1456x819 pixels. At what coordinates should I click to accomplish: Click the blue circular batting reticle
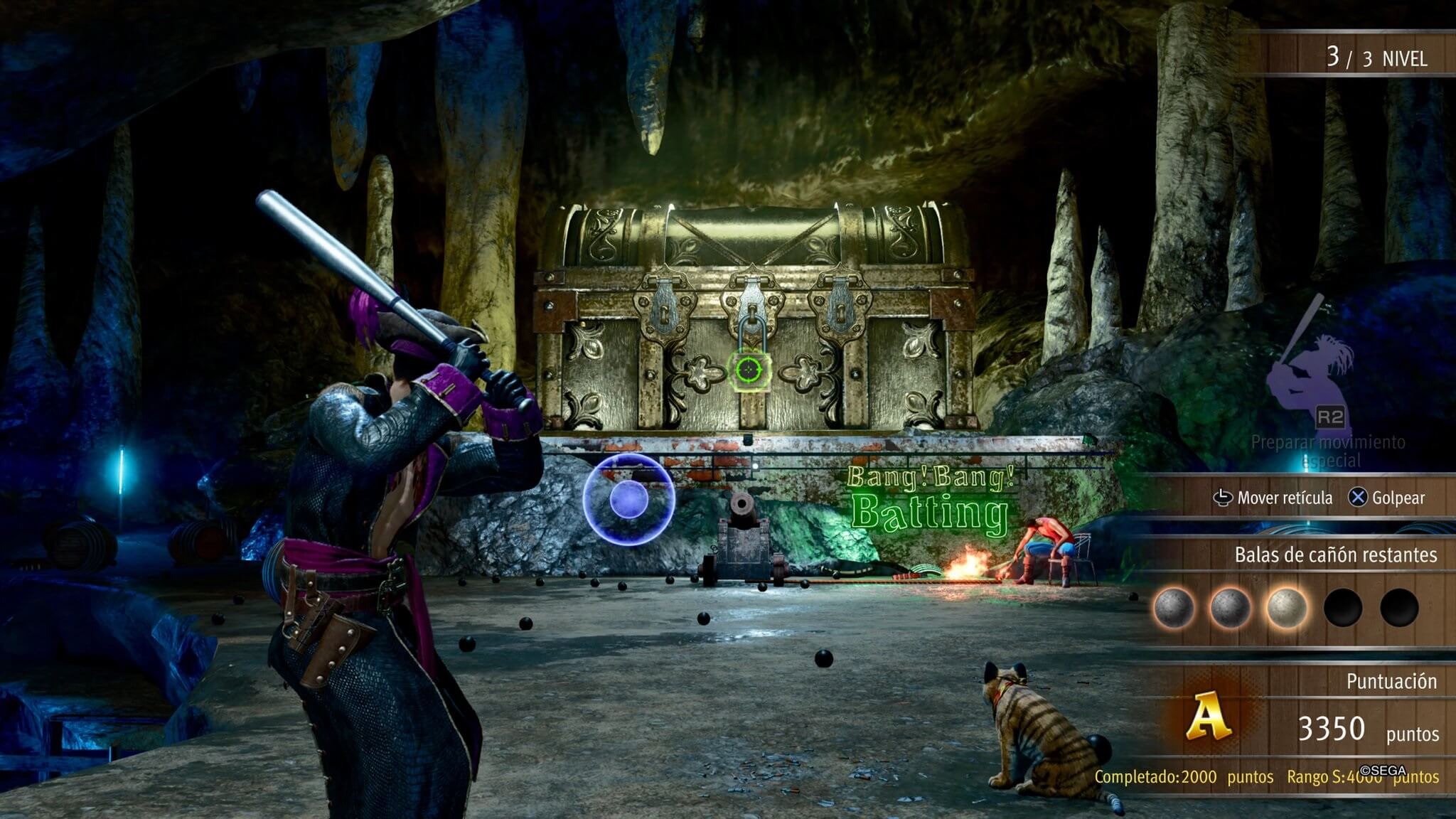[628, 499]
